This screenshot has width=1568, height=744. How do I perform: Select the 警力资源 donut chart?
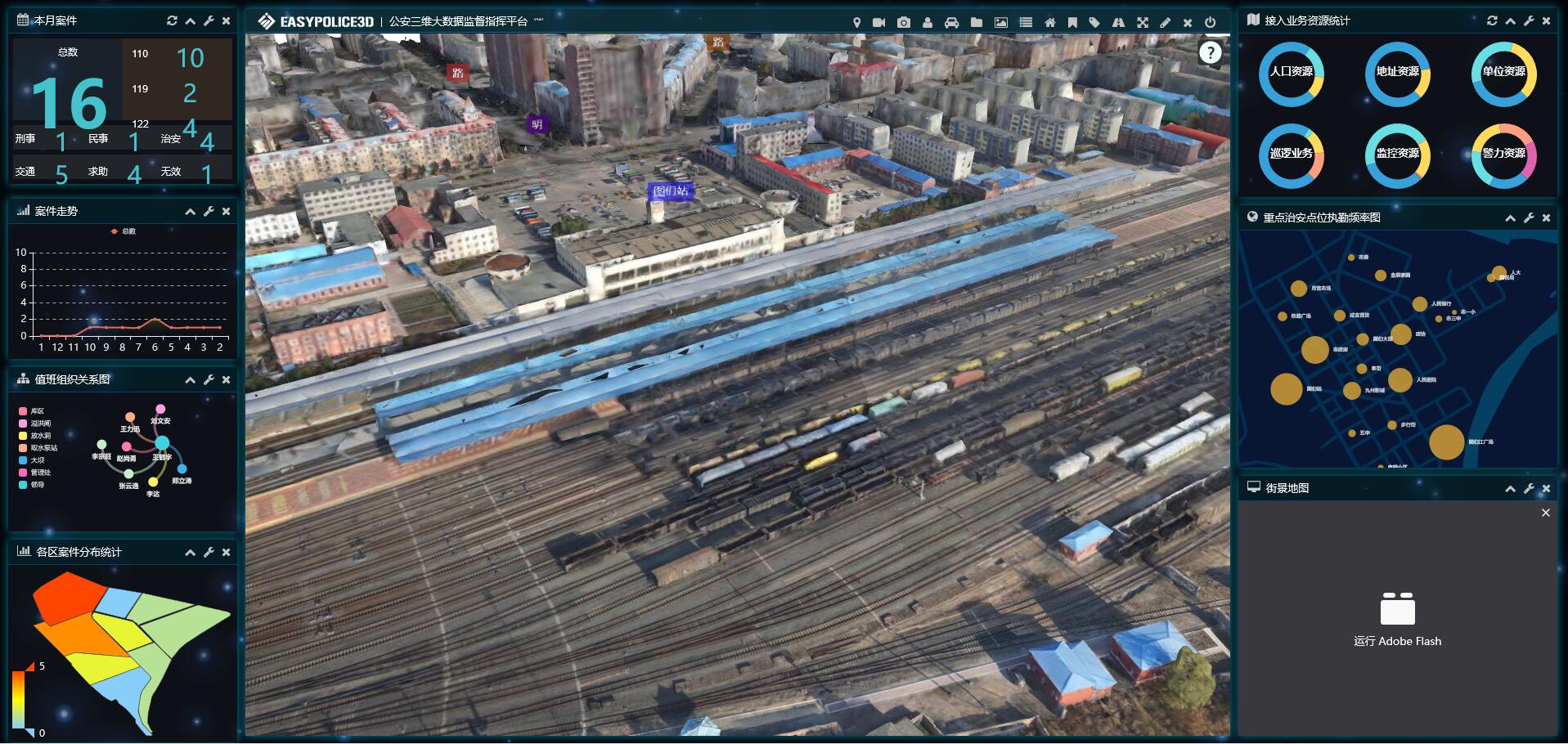click(1503, 155)
